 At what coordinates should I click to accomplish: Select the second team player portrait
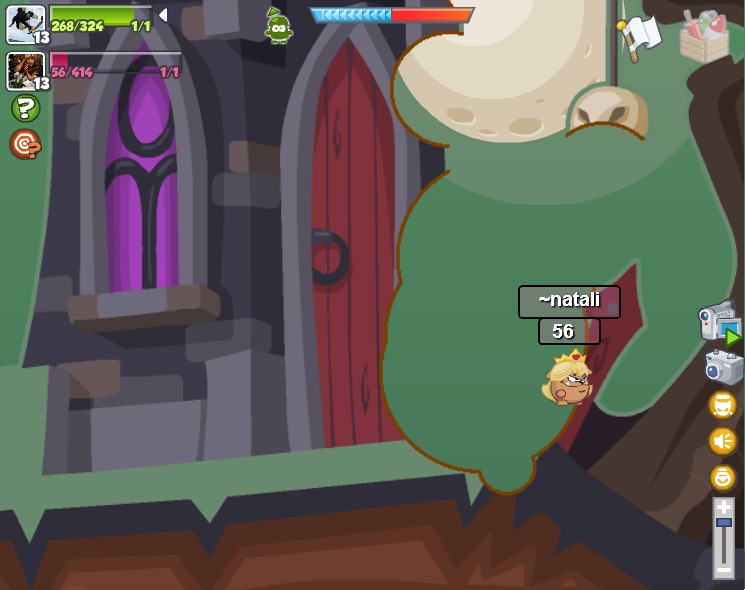26,71
